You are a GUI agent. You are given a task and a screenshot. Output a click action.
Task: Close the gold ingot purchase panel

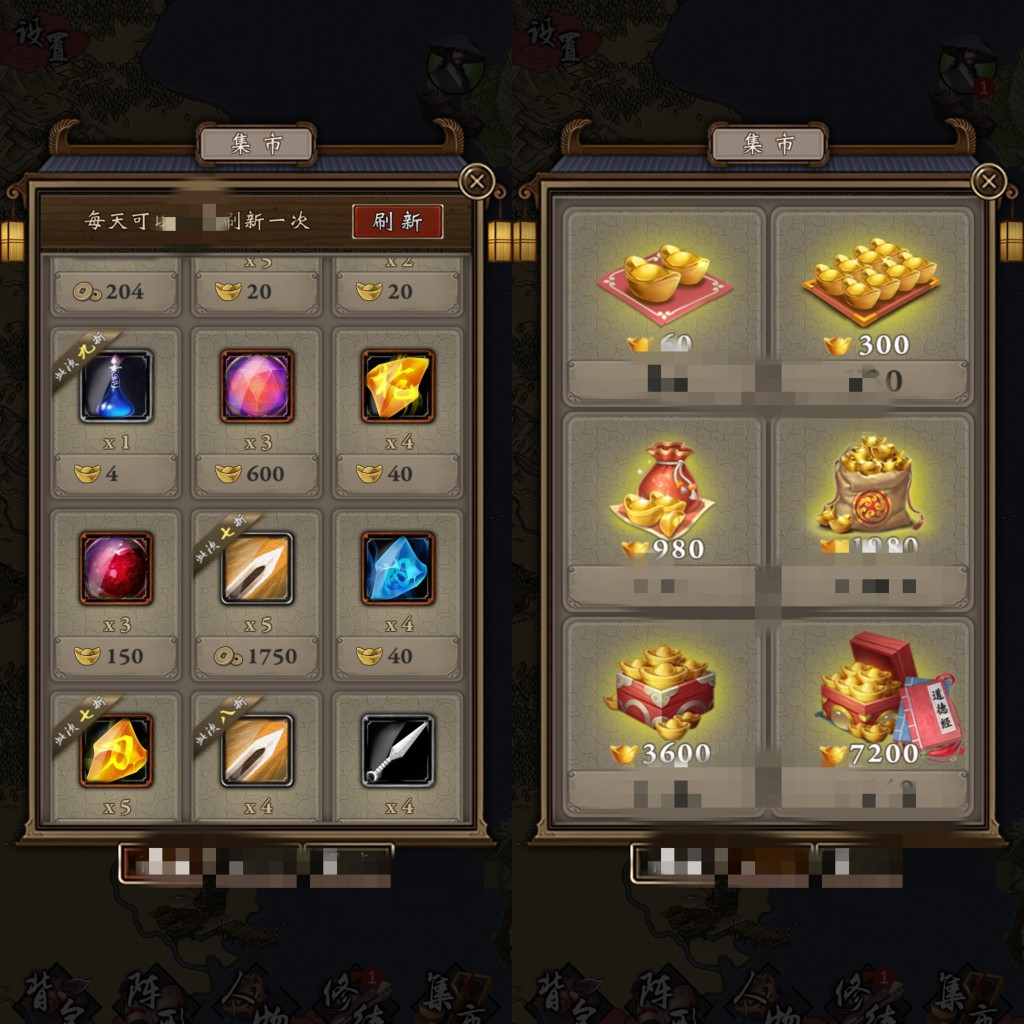(989, 181)
